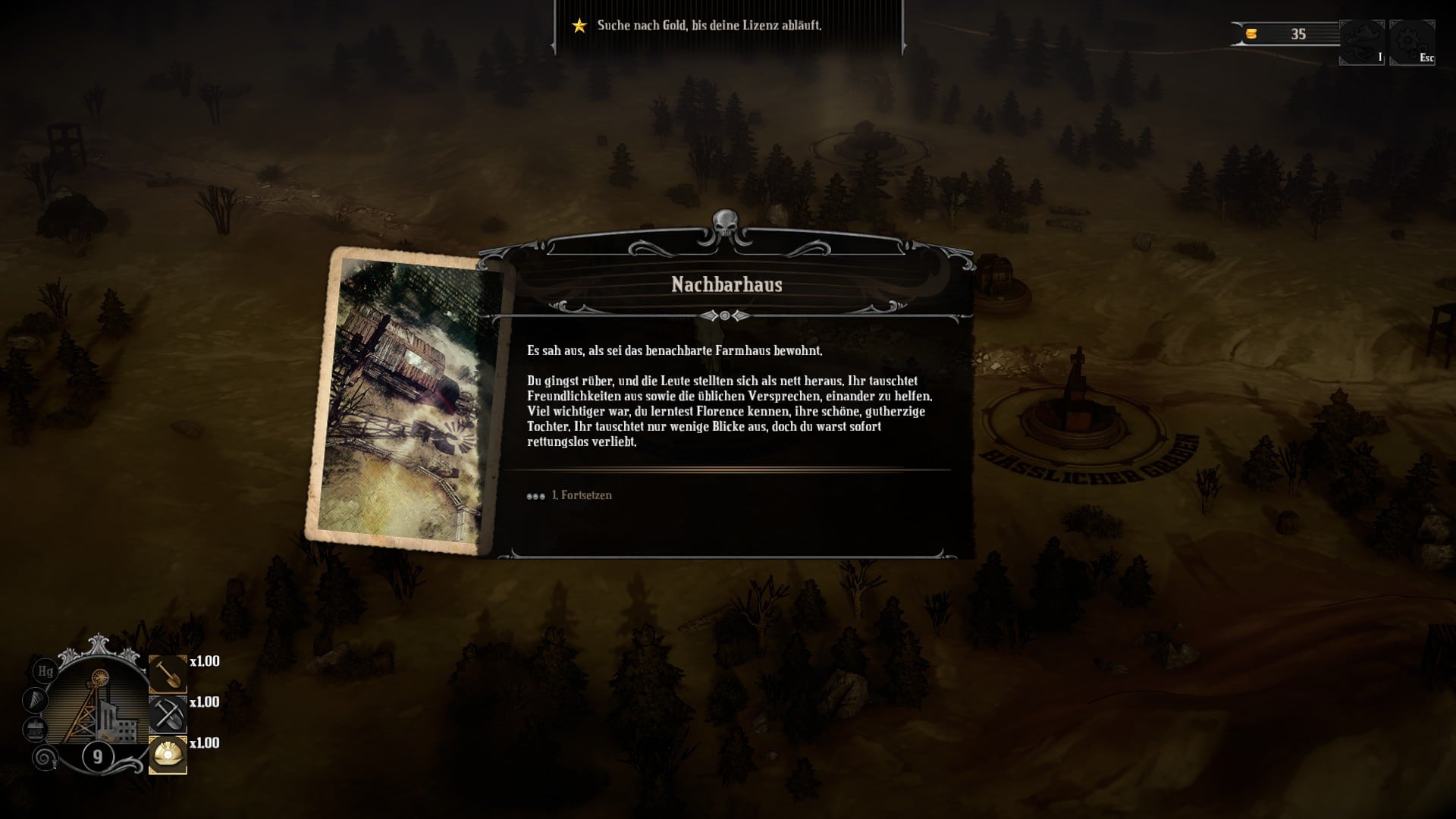The image size is (1456, 819).
Task: Click the drill bit upgrade icon
Action: (x=35, y=700)
